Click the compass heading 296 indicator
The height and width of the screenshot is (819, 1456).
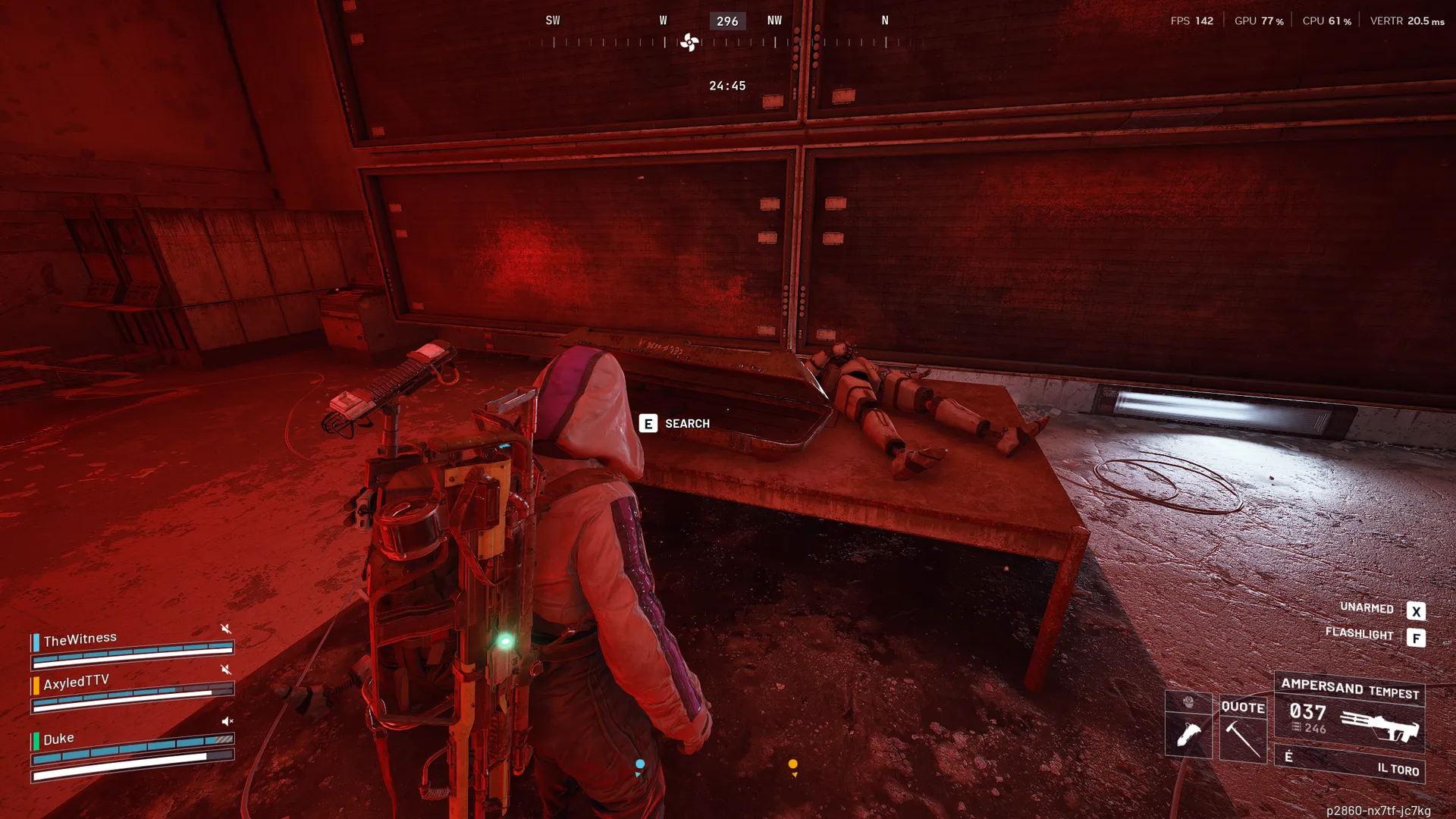point(727,21)
